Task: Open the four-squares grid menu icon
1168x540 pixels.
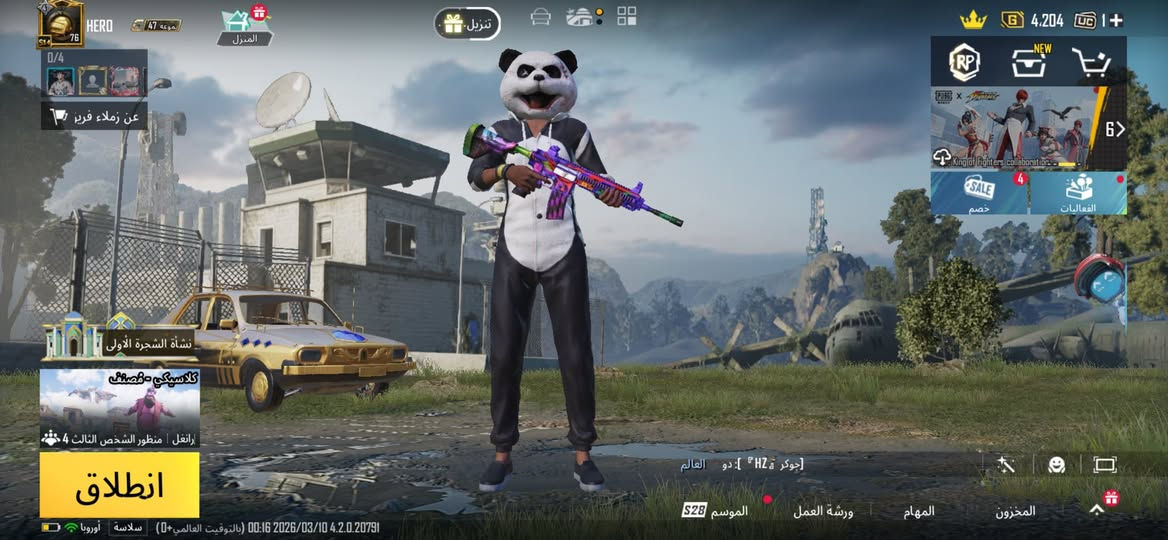Action: click(x=627, y=16)
